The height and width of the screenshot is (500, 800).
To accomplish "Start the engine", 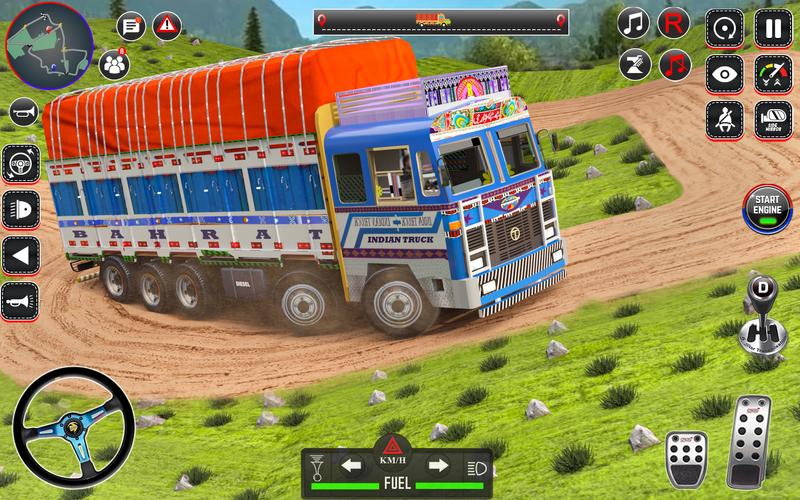I will [767, 208].
